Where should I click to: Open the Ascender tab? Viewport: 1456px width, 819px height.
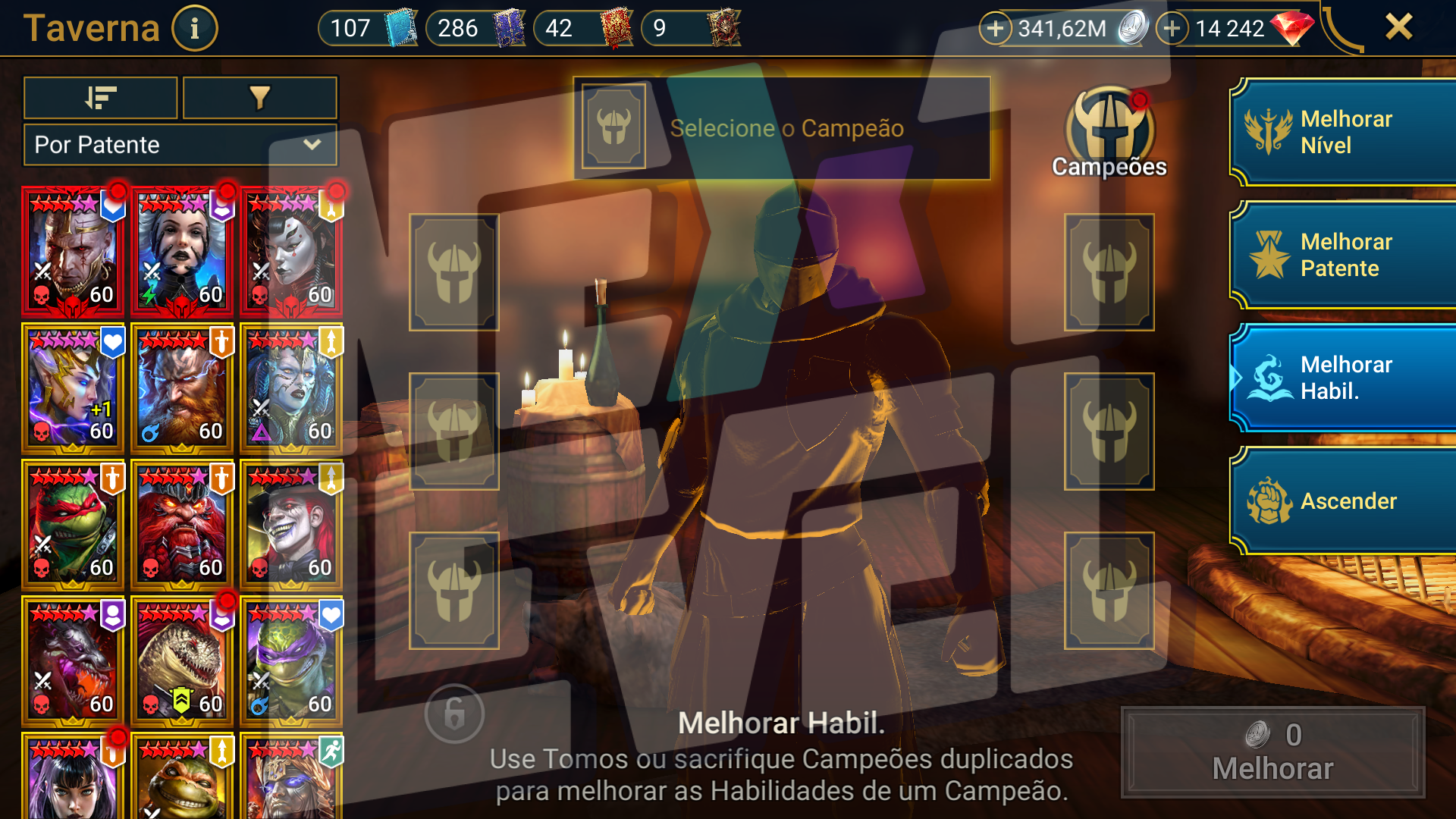[1342, 500]
